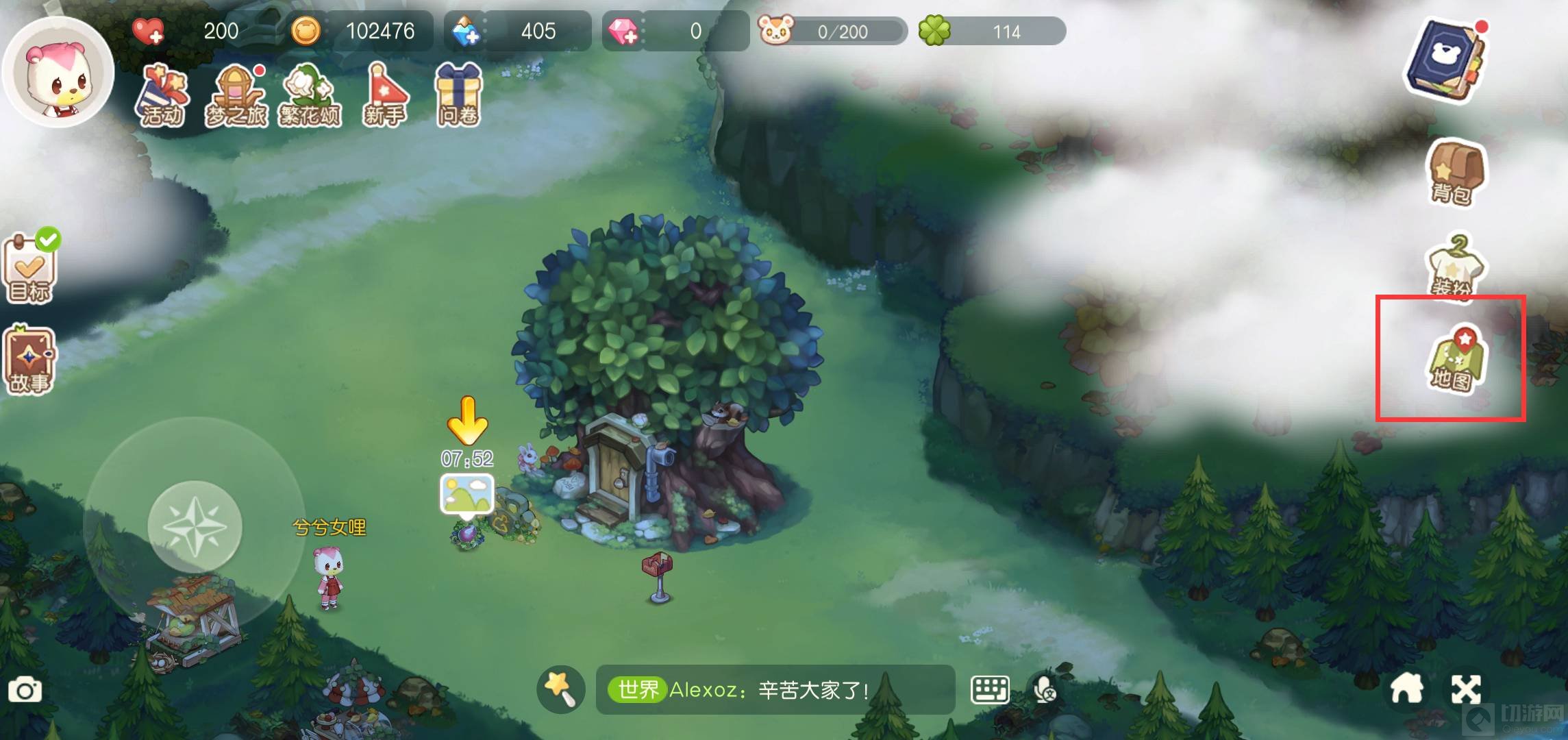Open the 问卷 survey gift box
The image size is (1568, 740).
458,96
